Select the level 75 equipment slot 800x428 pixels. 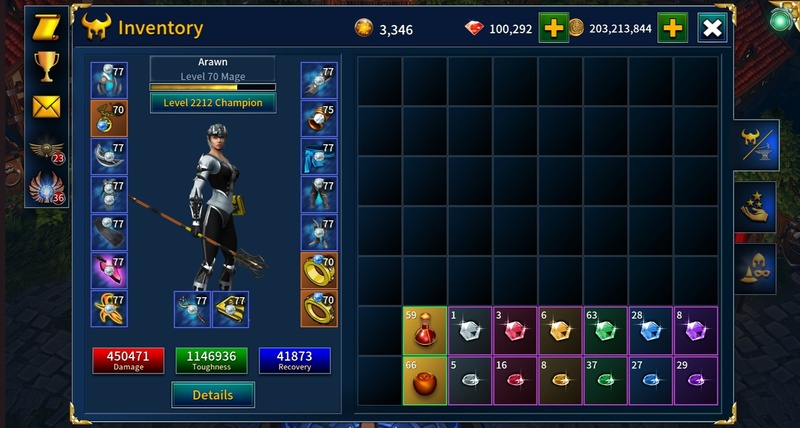click(x=319, y=118)
